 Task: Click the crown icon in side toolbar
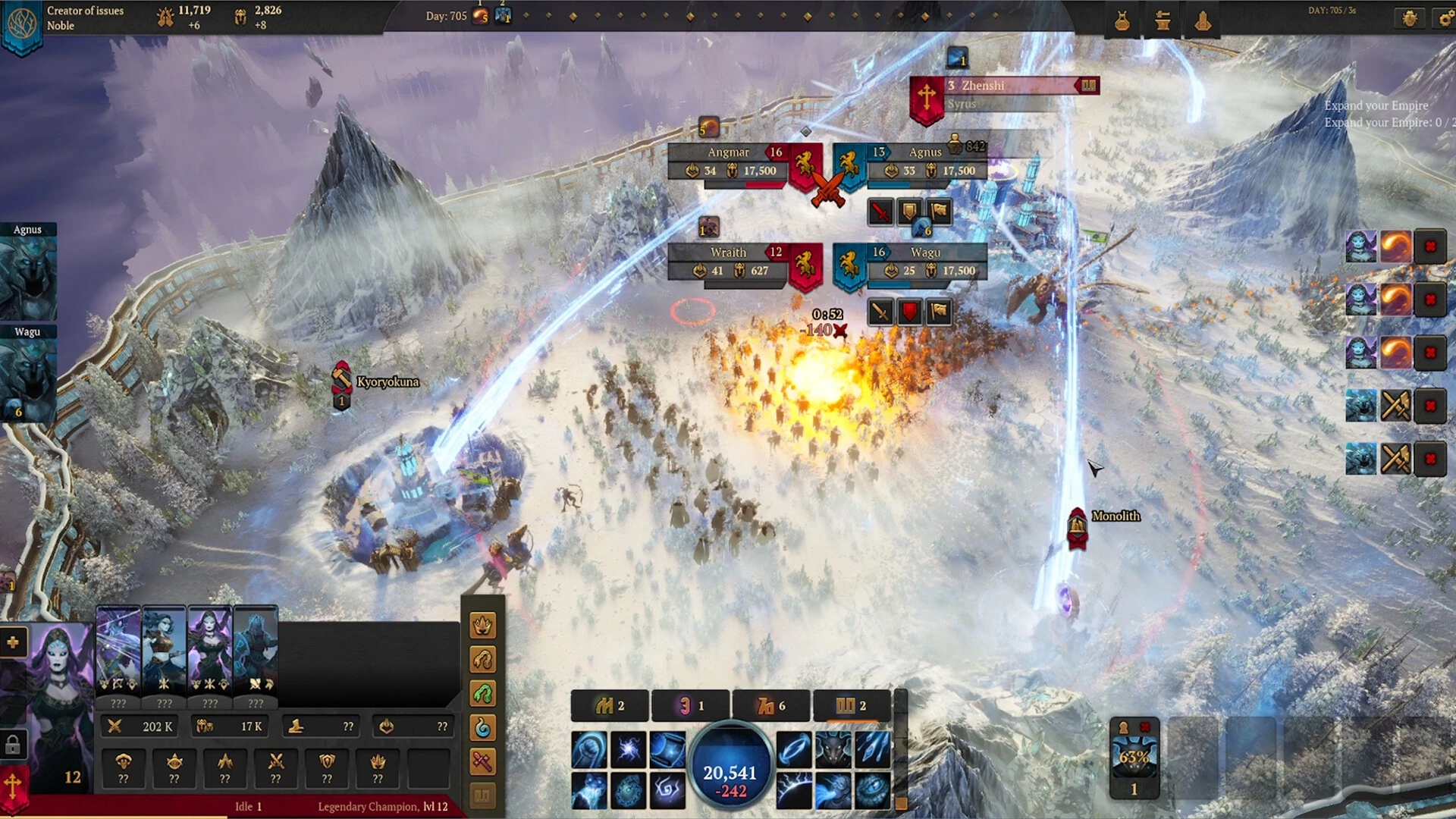[x=483, y=626]
